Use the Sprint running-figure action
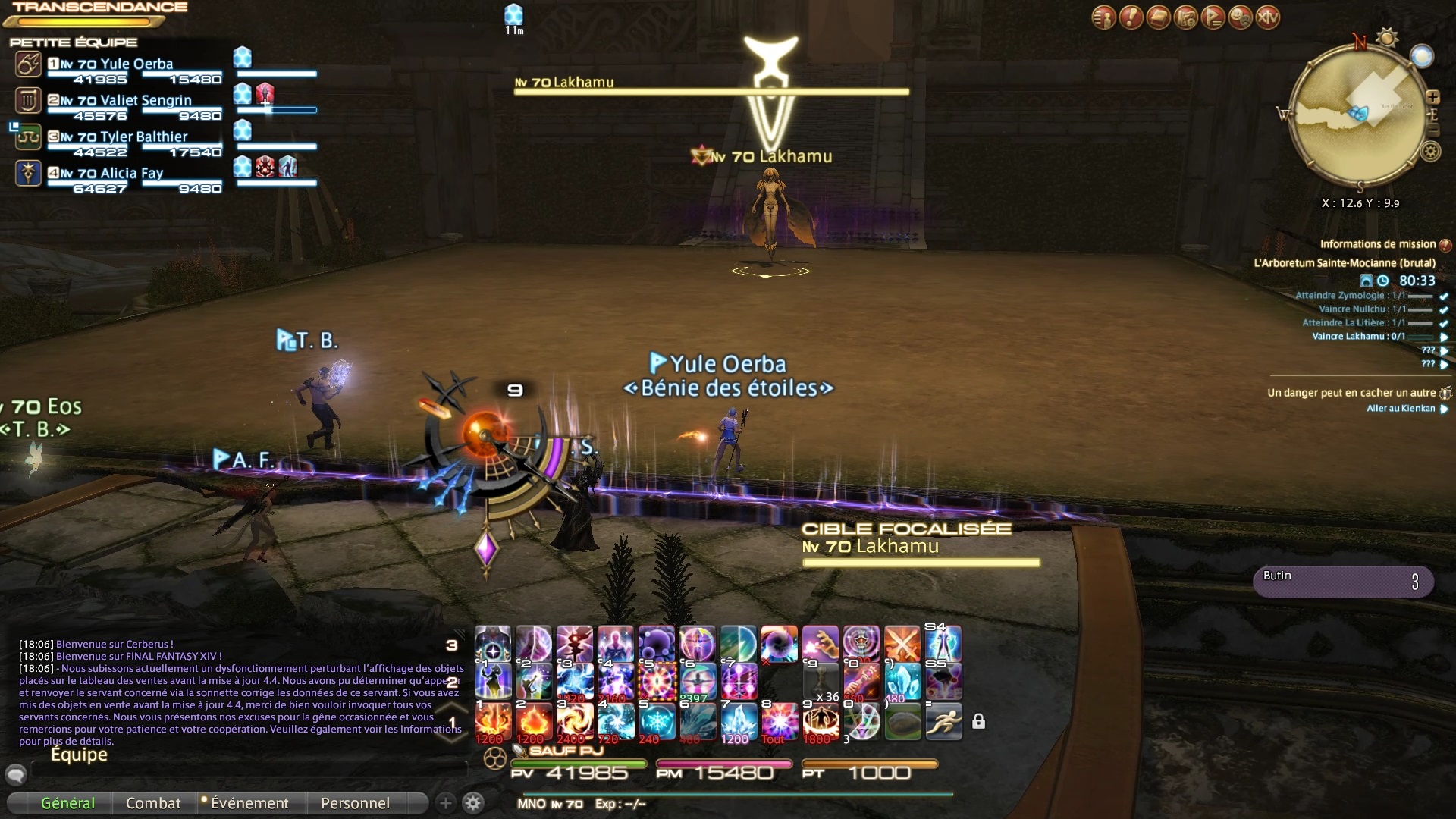This screenshot has width=1456, height=819. (x=943, y=721)
